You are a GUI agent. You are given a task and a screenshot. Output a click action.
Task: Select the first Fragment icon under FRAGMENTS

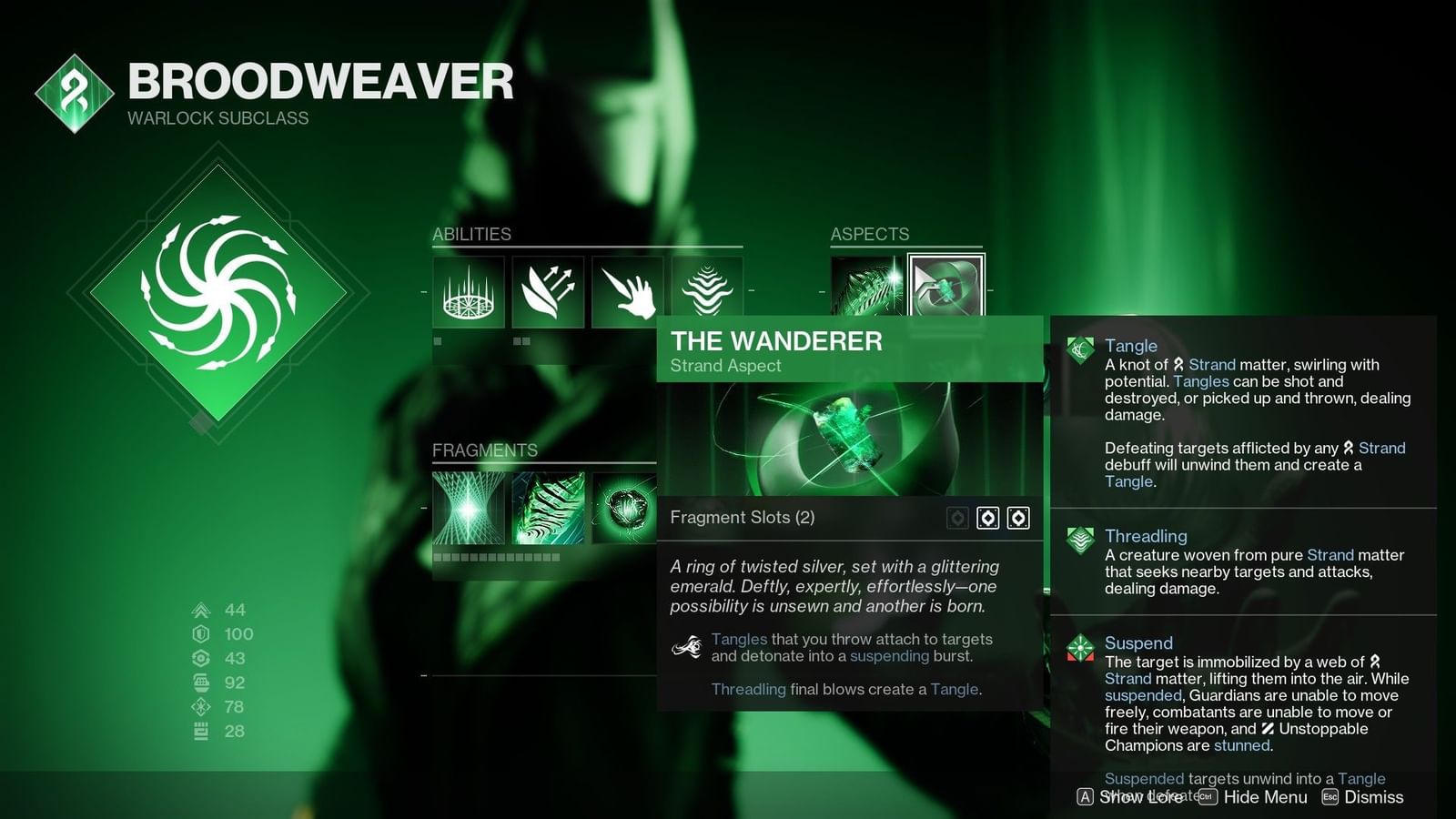[468, 508]
